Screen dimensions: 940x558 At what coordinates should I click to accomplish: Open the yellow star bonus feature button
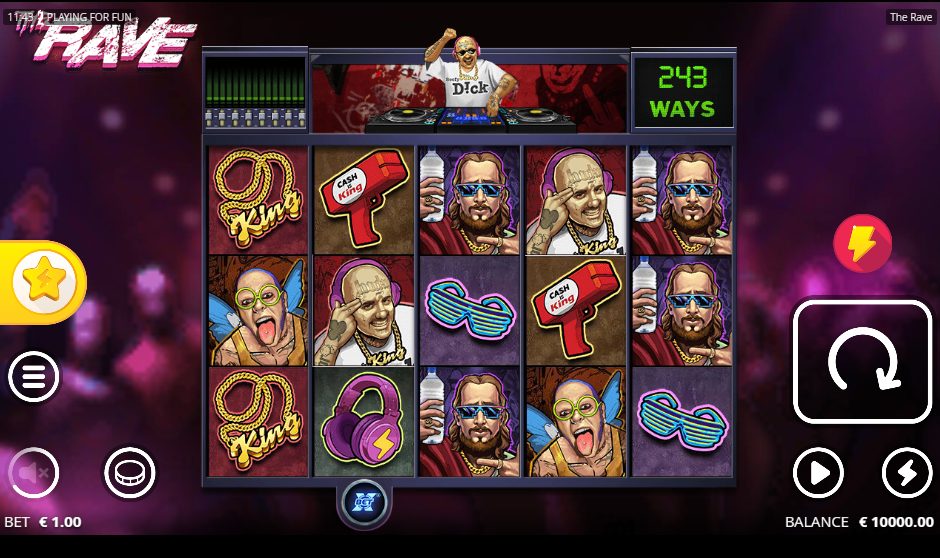click(x=42, y=283)
